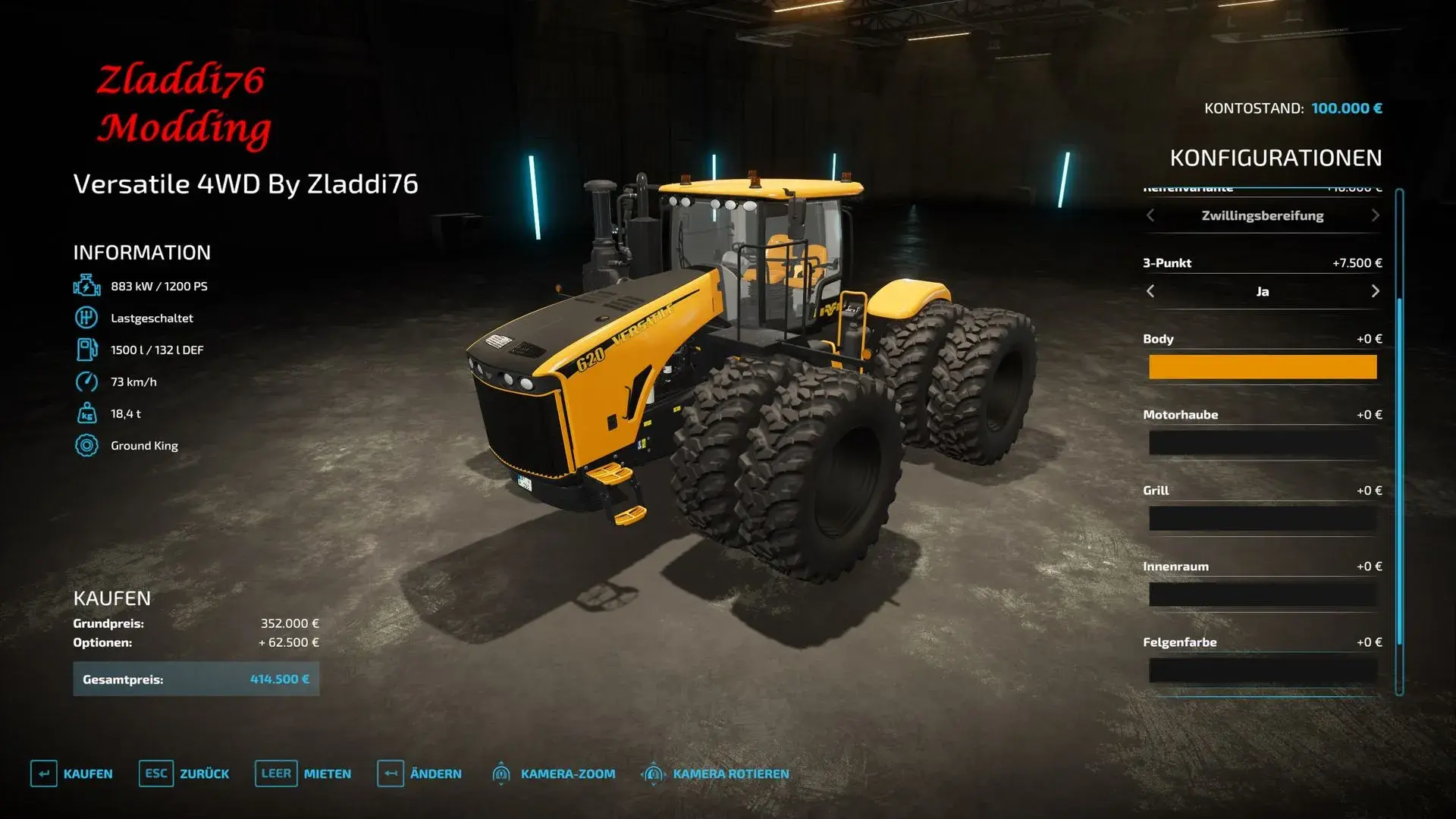
Task: Open the previous Reifenvariante with the left arrow
Action: tap(1151, 215)
